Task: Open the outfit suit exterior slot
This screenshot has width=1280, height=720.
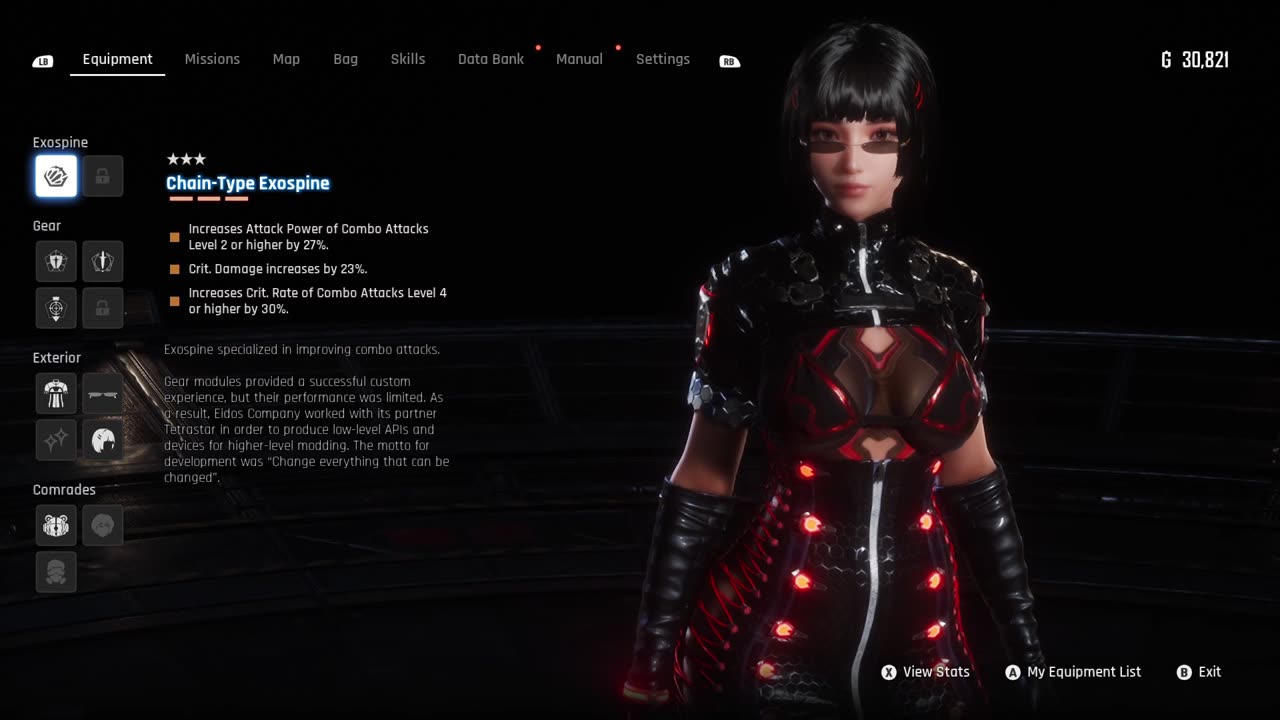Action: click(56, 393)
